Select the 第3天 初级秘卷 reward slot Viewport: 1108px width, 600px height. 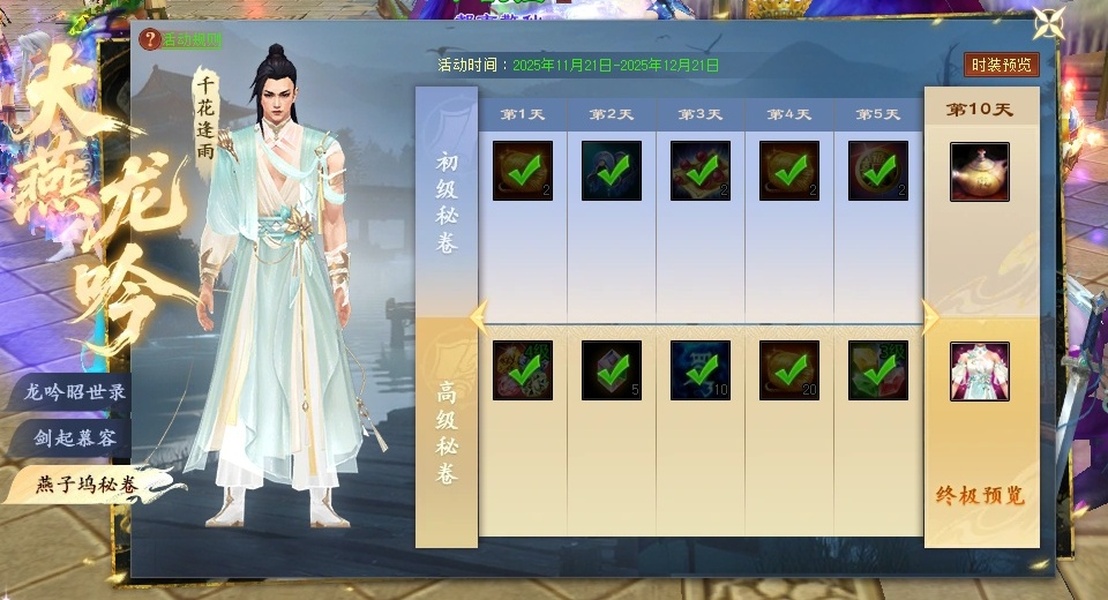click(x=700, y=171)
